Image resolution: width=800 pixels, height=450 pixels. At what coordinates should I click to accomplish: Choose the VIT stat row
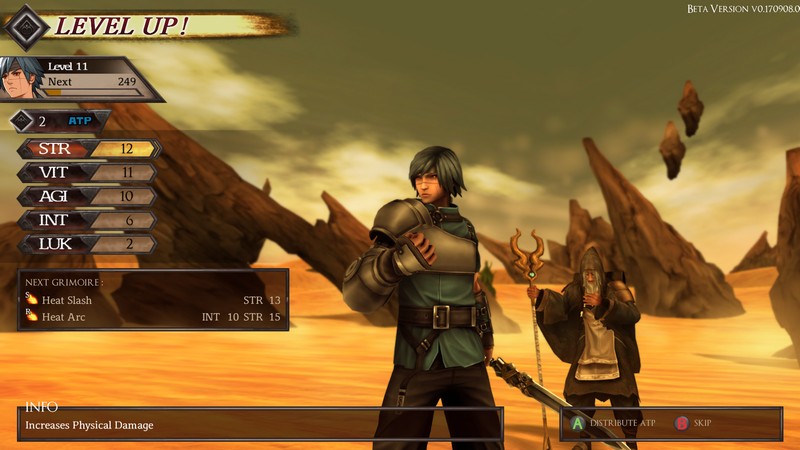88,173
